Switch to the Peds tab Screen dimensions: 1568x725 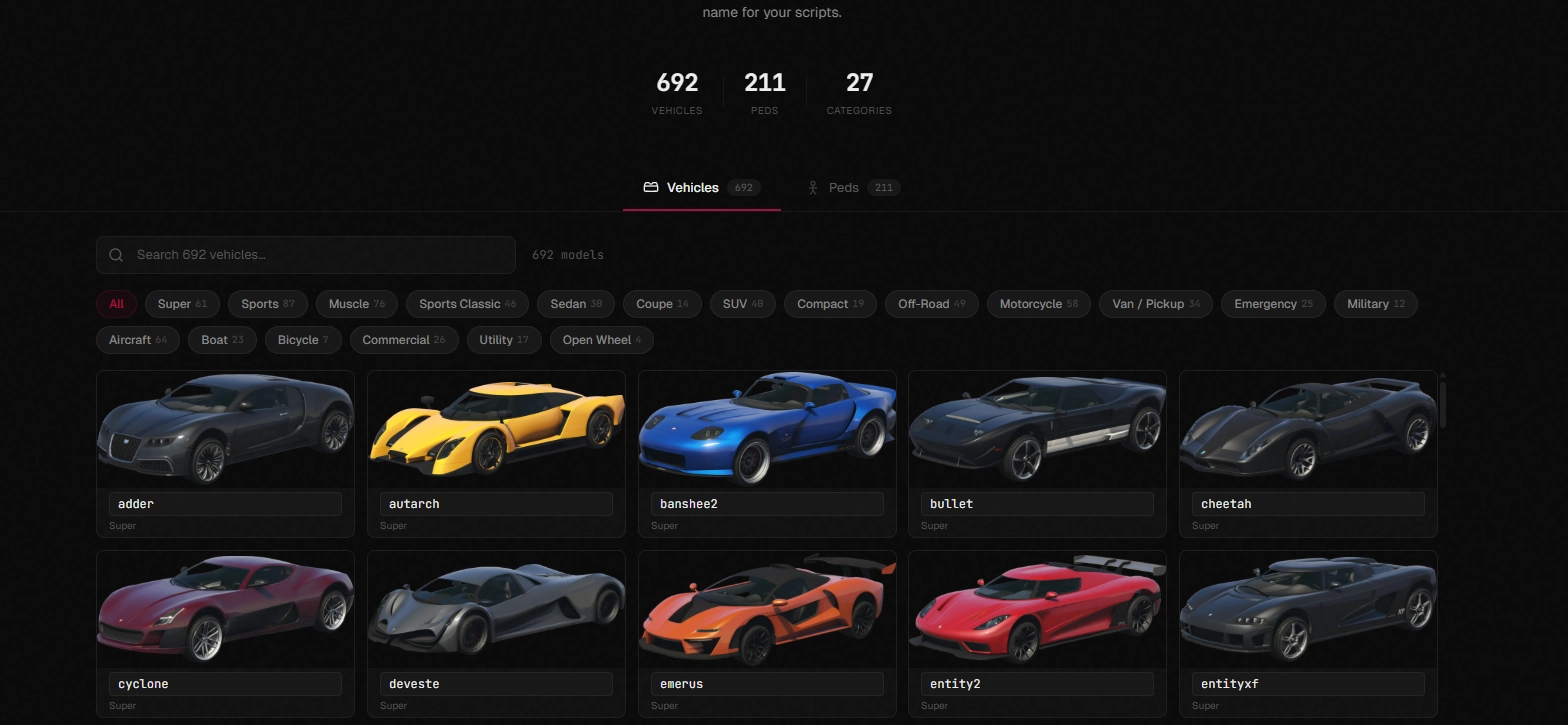click(x=843, y=187)
